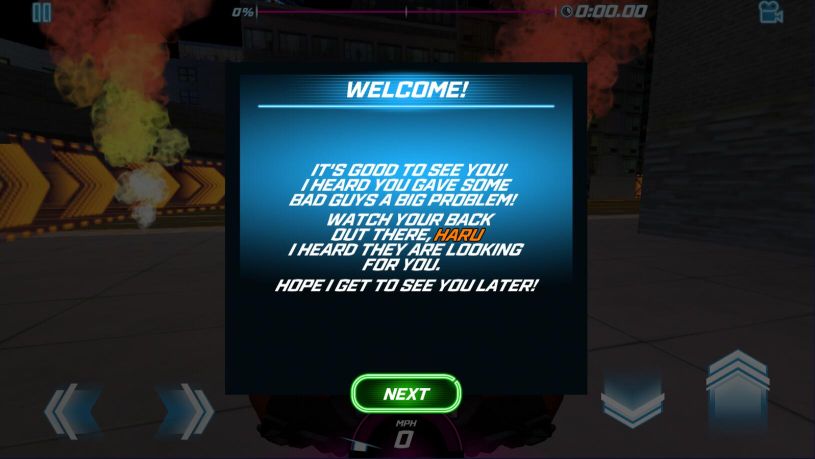Viewport: 815px width, 459px height.
Task: Switch camera view with the camera icon
Action: point(770,12)
